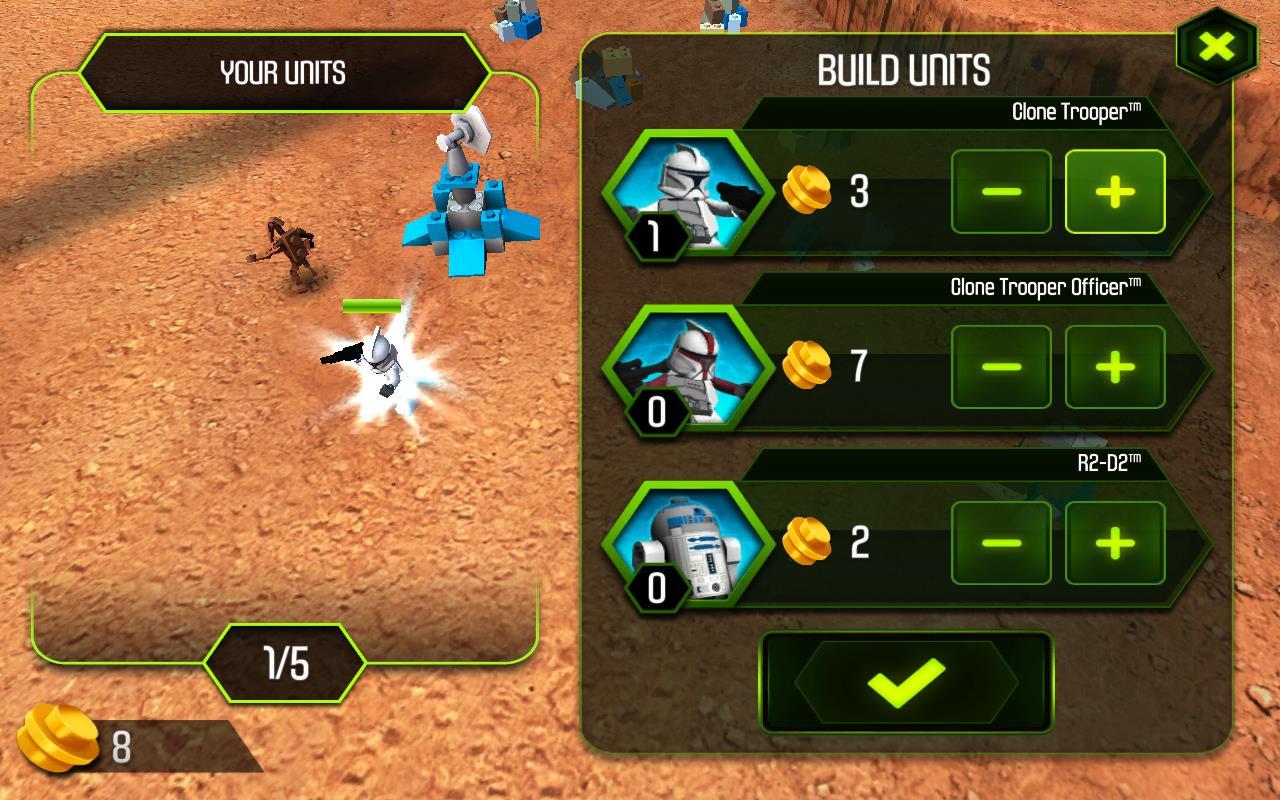Screen dimensions: 1280x800
Task: Remove one Clone Trooper
Action: click(1001, 191)
